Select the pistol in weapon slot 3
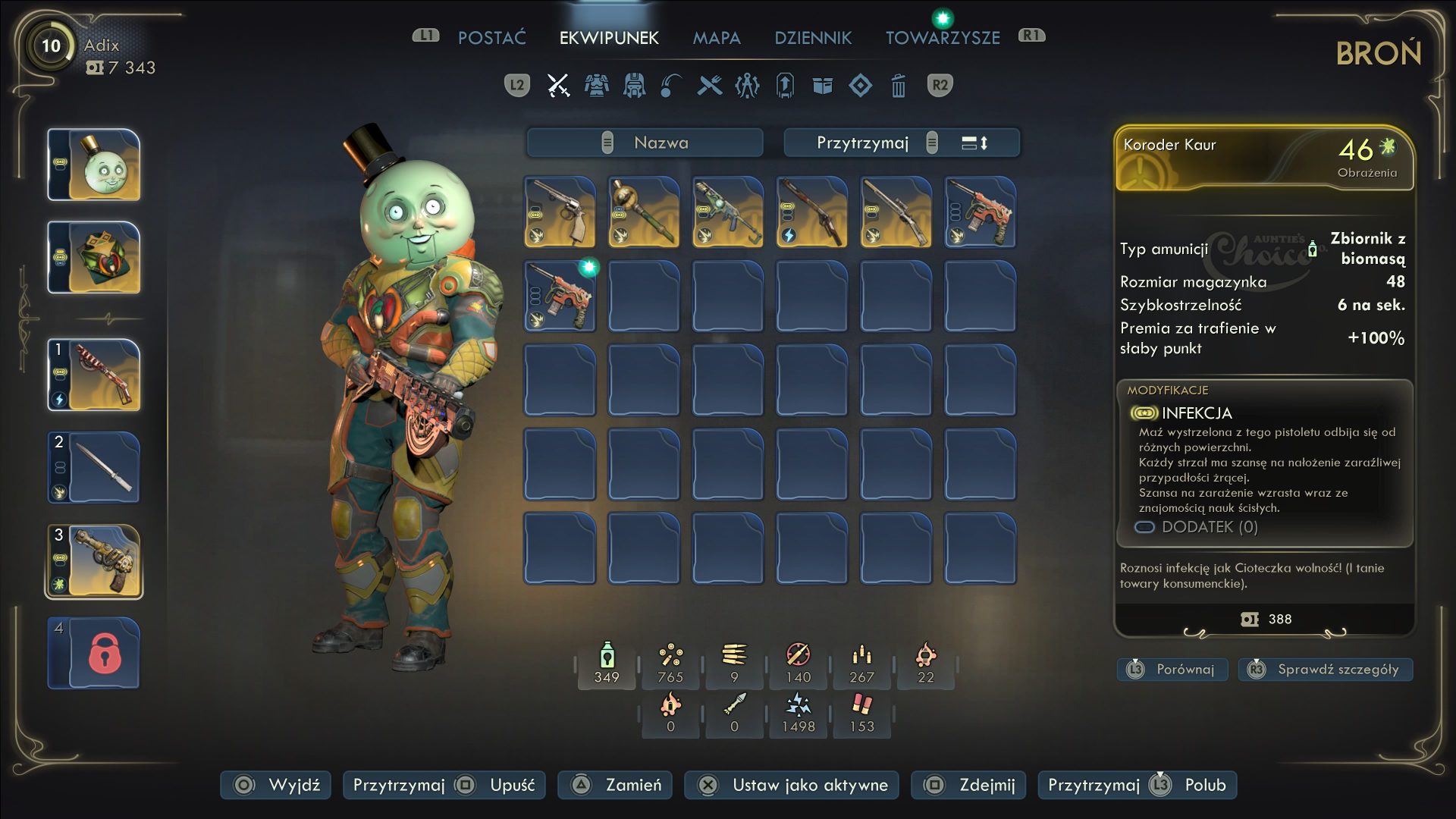 click(x=95, y=561)
